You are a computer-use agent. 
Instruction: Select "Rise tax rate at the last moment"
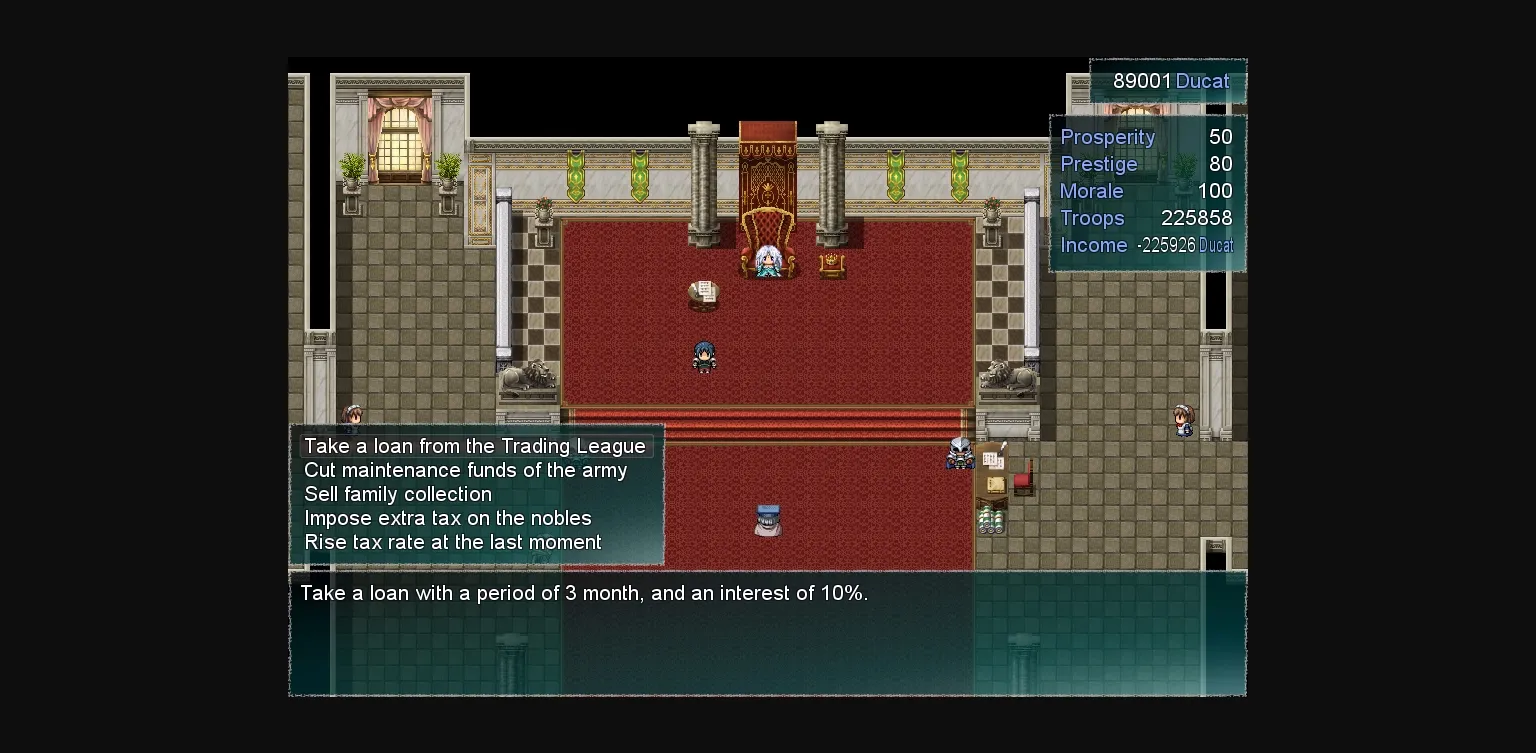click(452, 542)
